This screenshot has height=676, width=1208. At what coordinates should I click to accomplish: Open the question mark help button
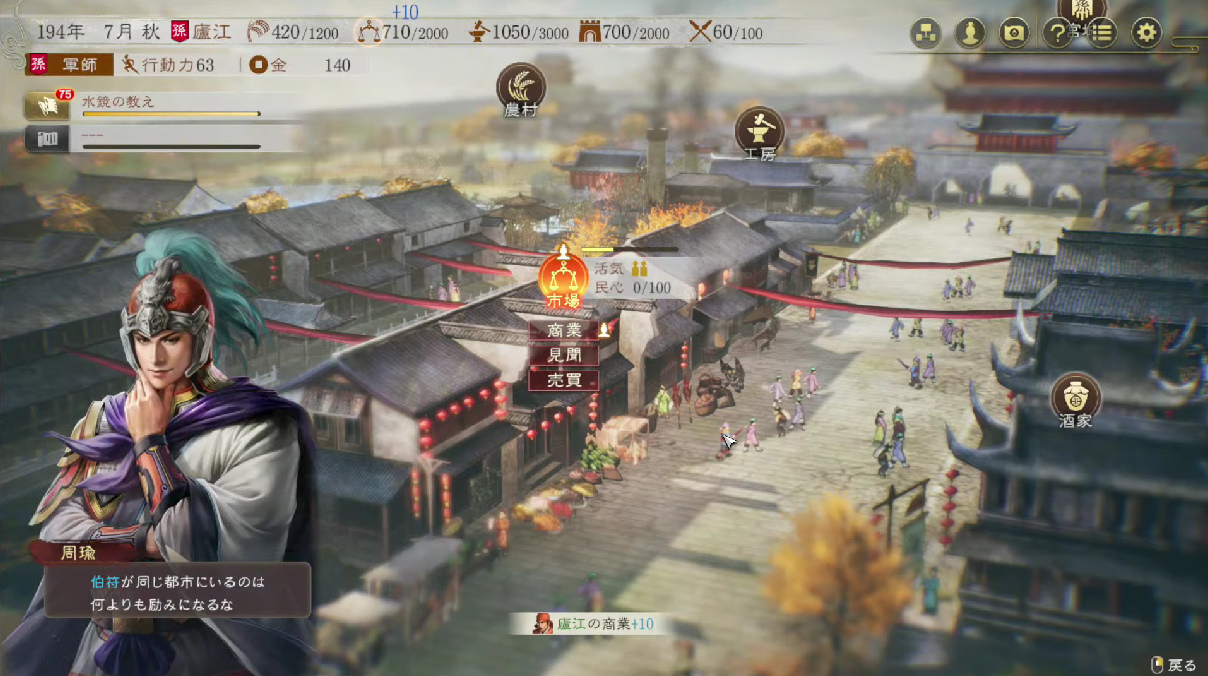[1057, 33]
